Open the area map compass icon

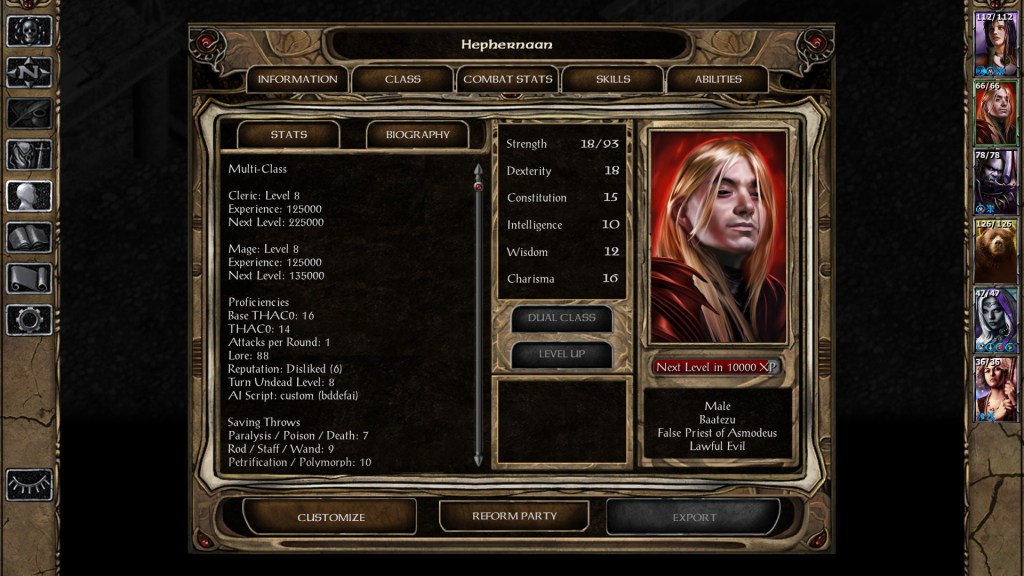(x=29, y=72)
